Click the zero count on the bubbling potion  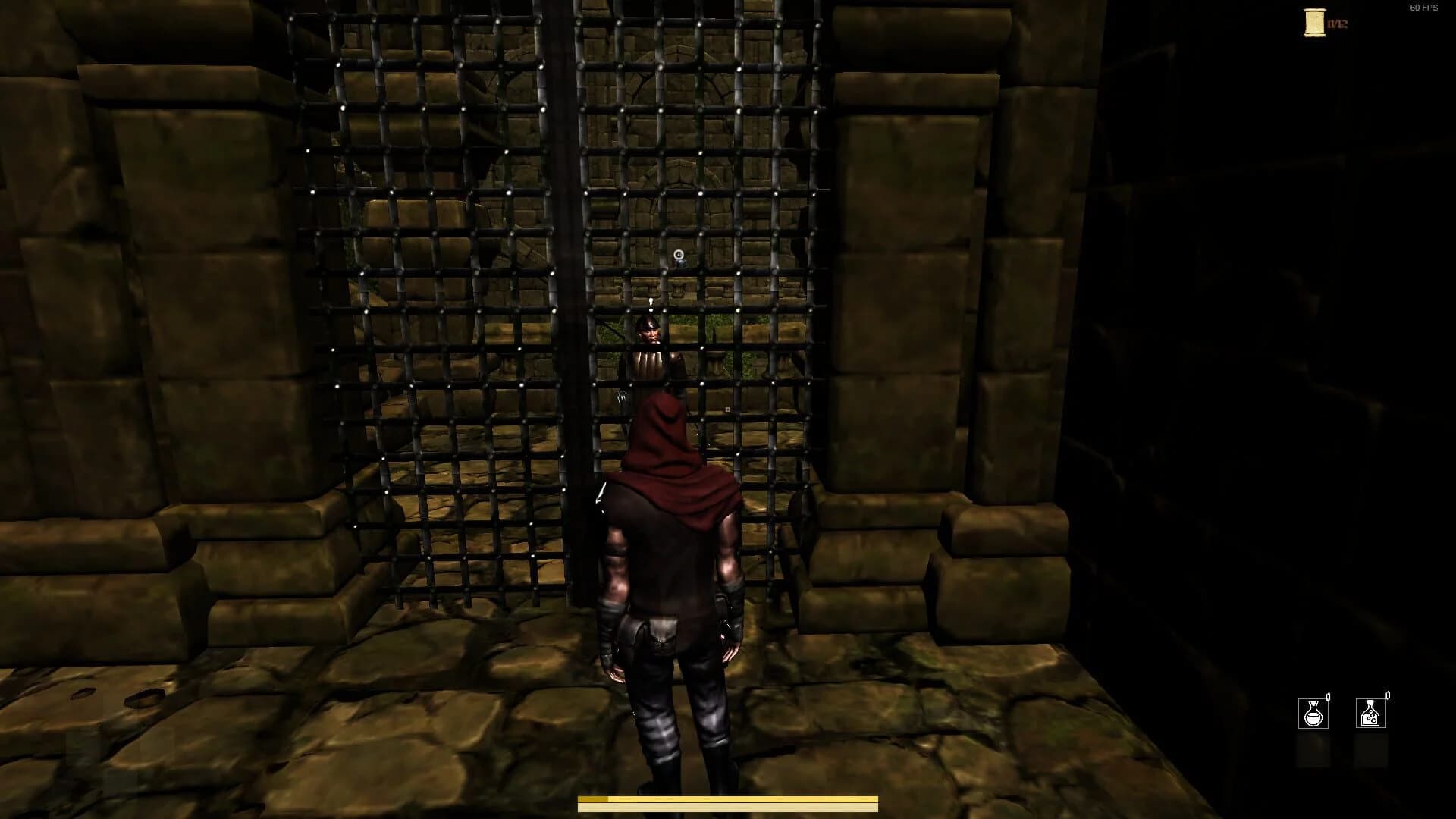pyautogui.click(x=1387, y=694)
